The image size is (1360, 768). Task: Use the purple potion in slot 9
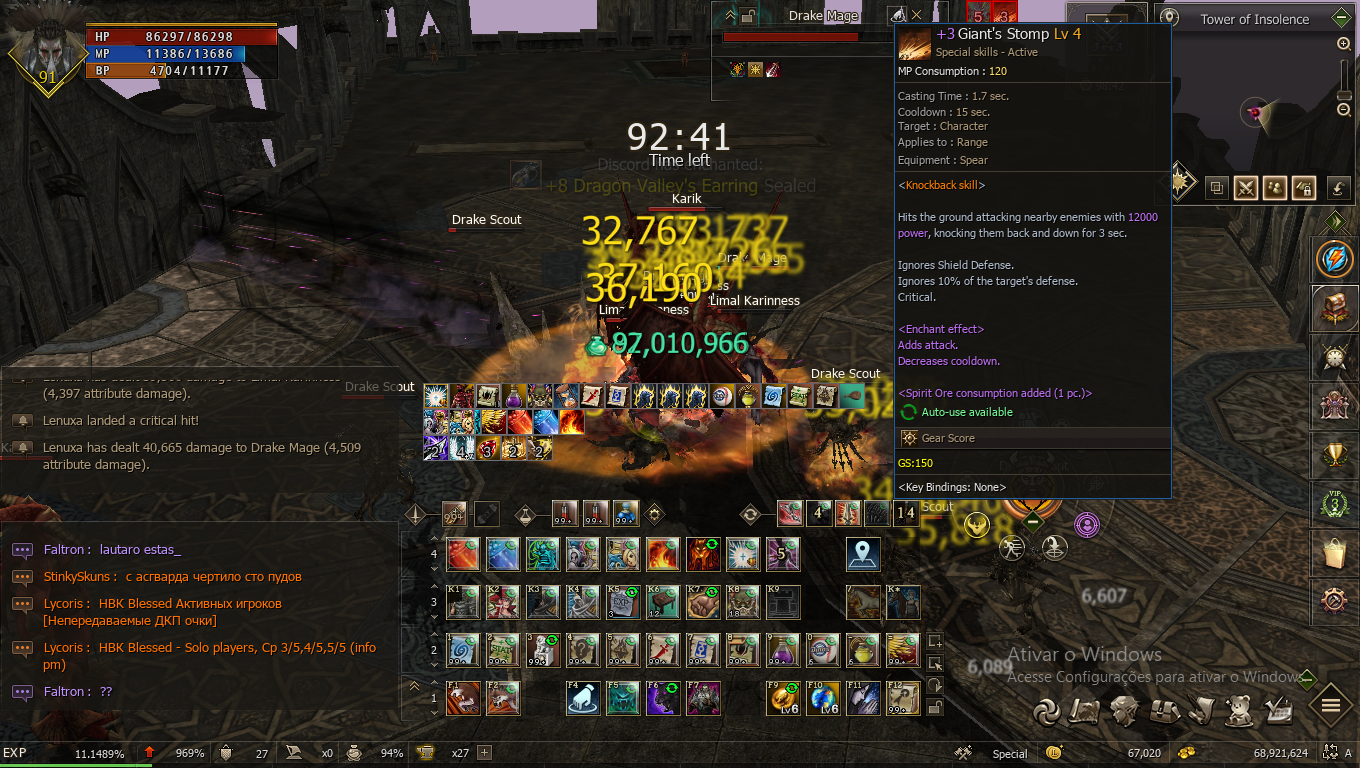[x=783, y=650]
